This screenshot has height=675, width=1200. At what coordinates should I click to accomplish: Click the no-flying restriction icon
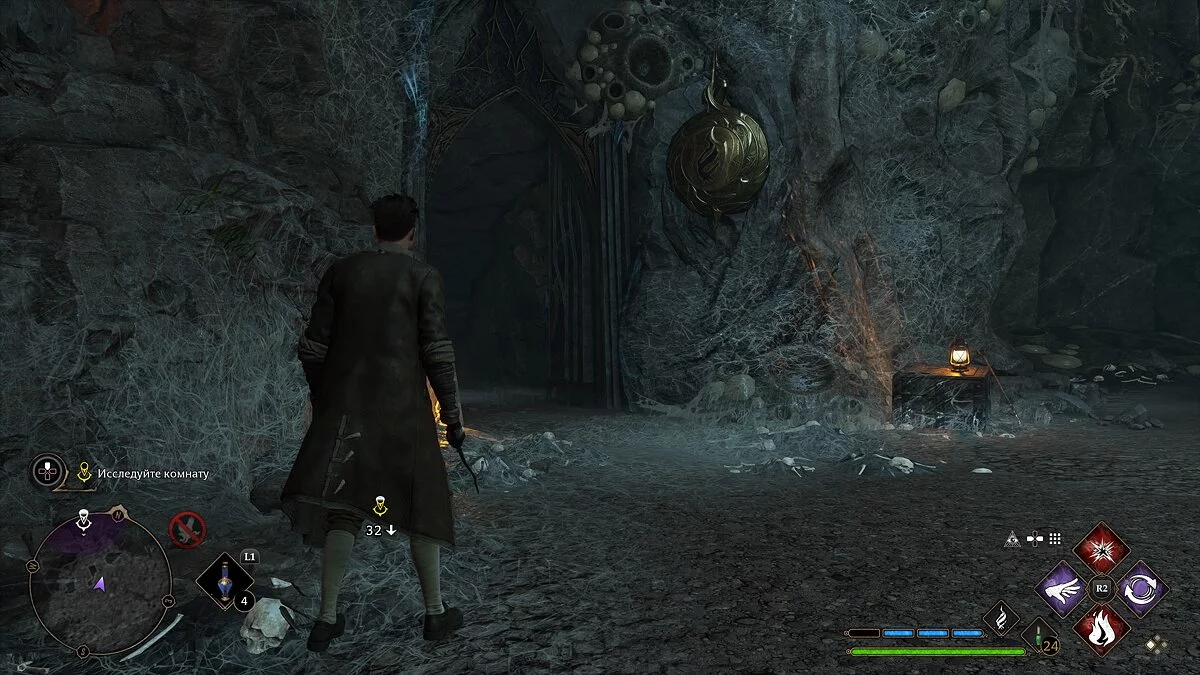pyautogui.click(x=186, y=528)
